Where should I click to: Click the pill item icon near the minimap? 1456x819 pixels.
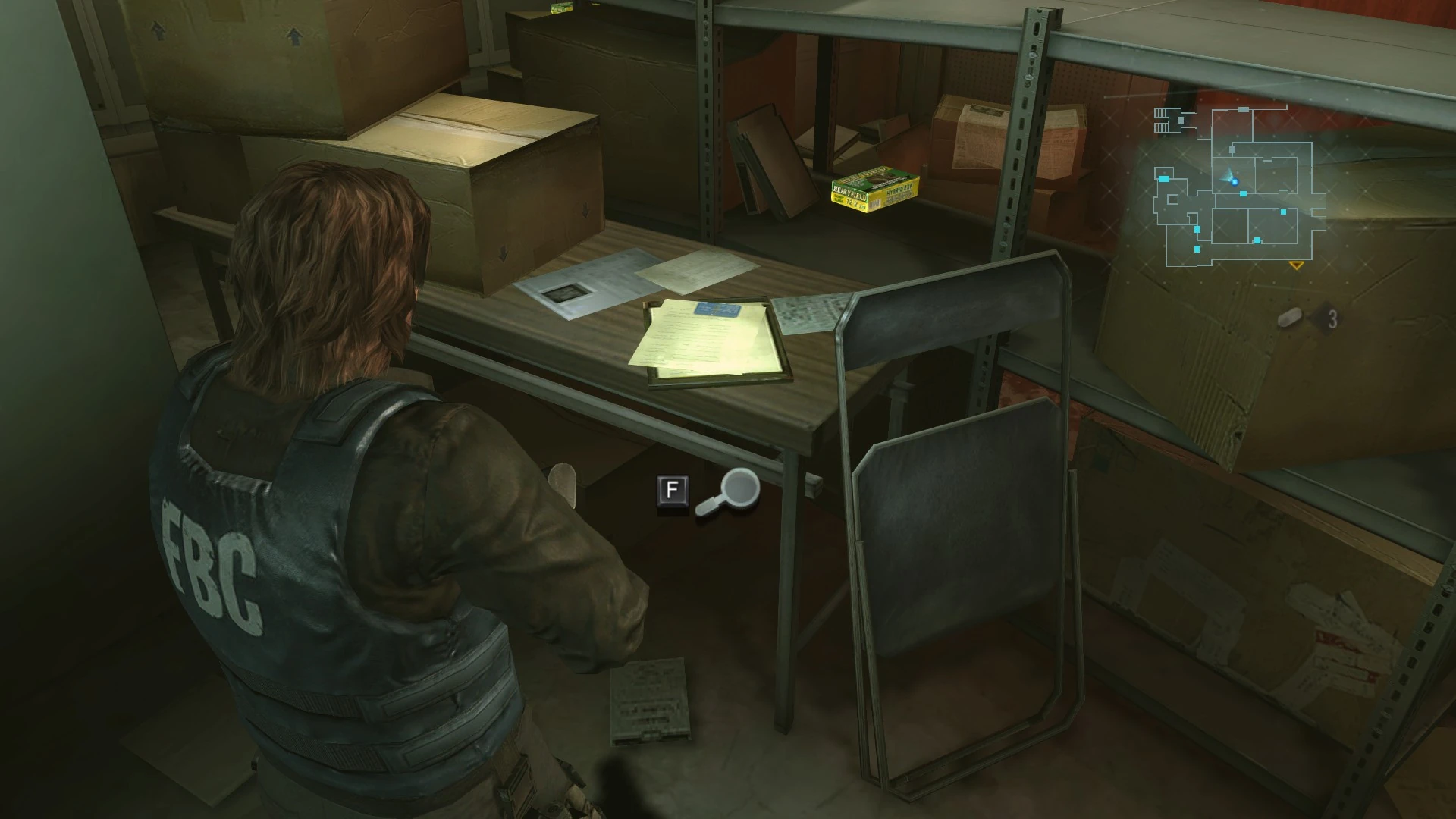point(1288,318)
